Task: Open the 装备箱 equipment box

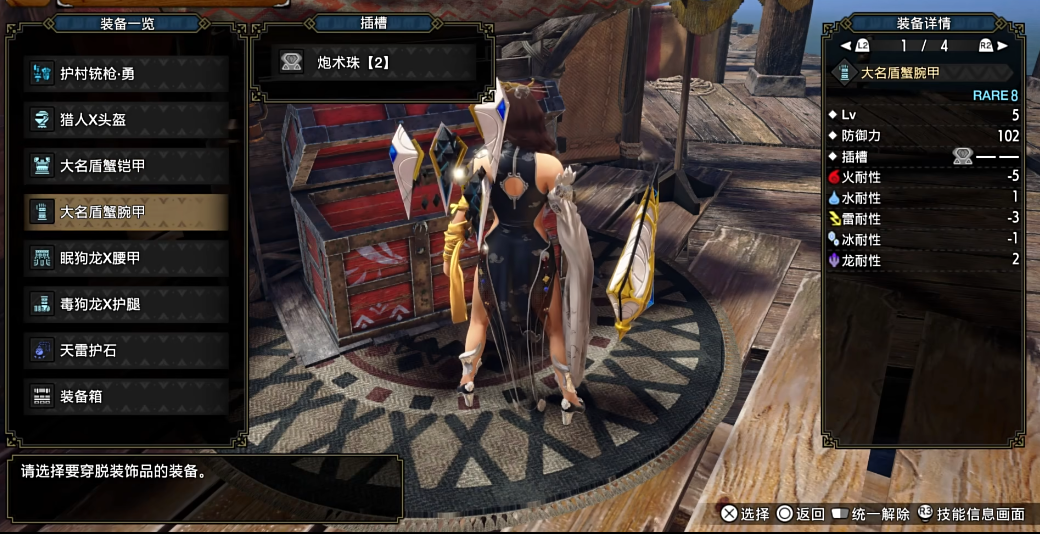Action: click(x=126, y=396)
